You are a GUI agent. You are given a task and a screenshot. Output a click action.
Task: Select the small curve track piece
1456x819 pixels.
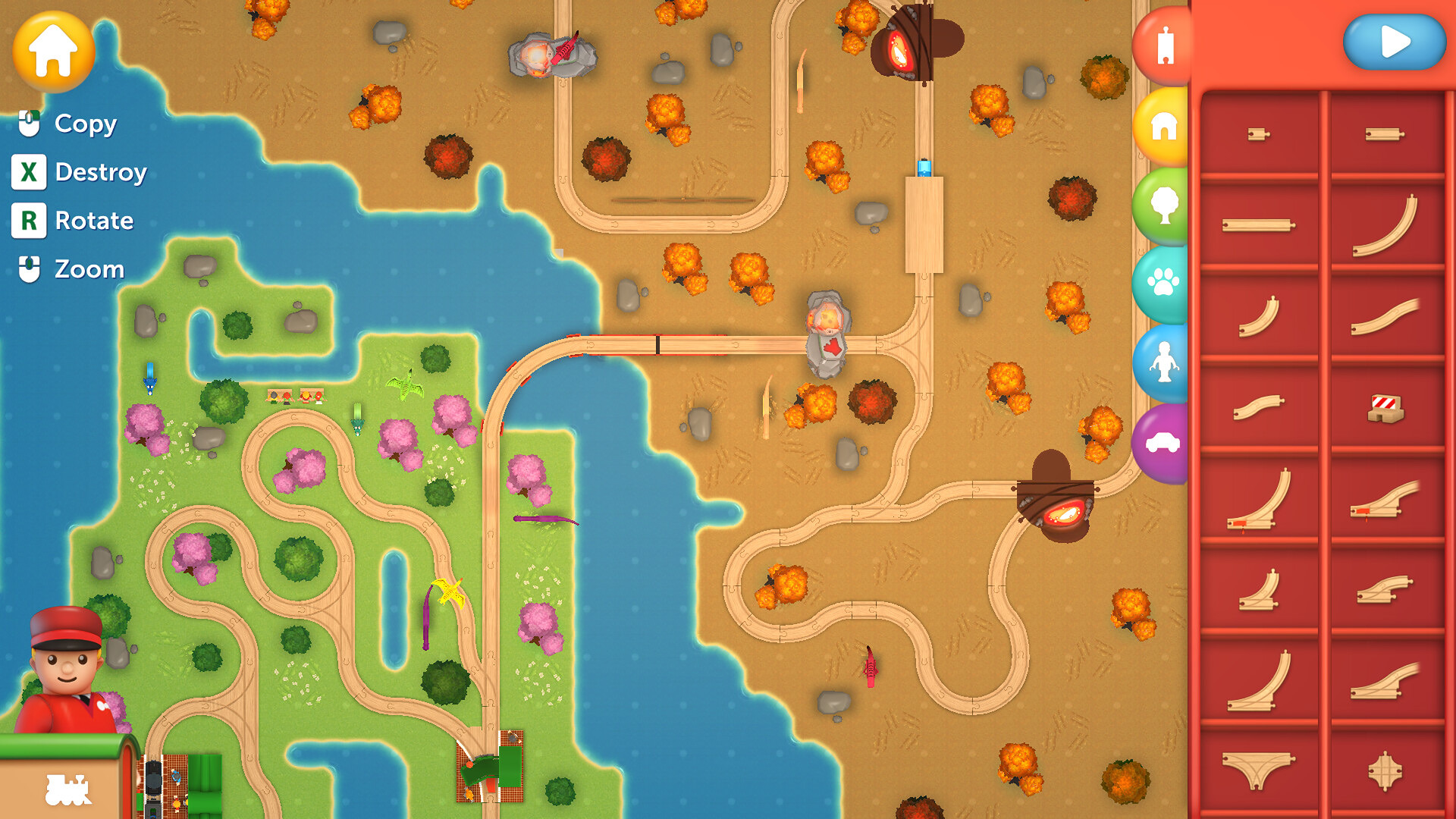point(1259,315)
